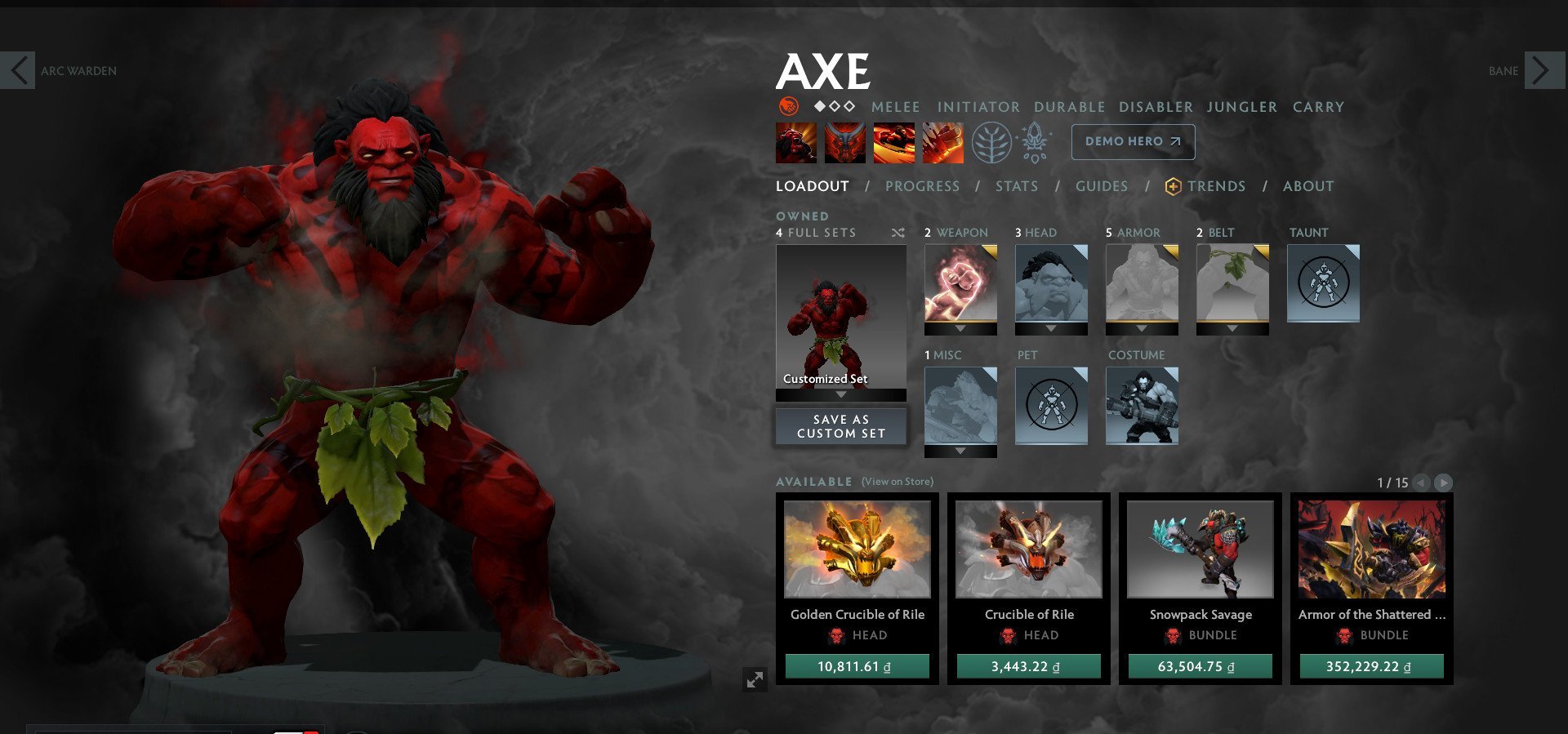Click the Demo Hero button
The image size is (1568, 734).
tap(1133, 140)
